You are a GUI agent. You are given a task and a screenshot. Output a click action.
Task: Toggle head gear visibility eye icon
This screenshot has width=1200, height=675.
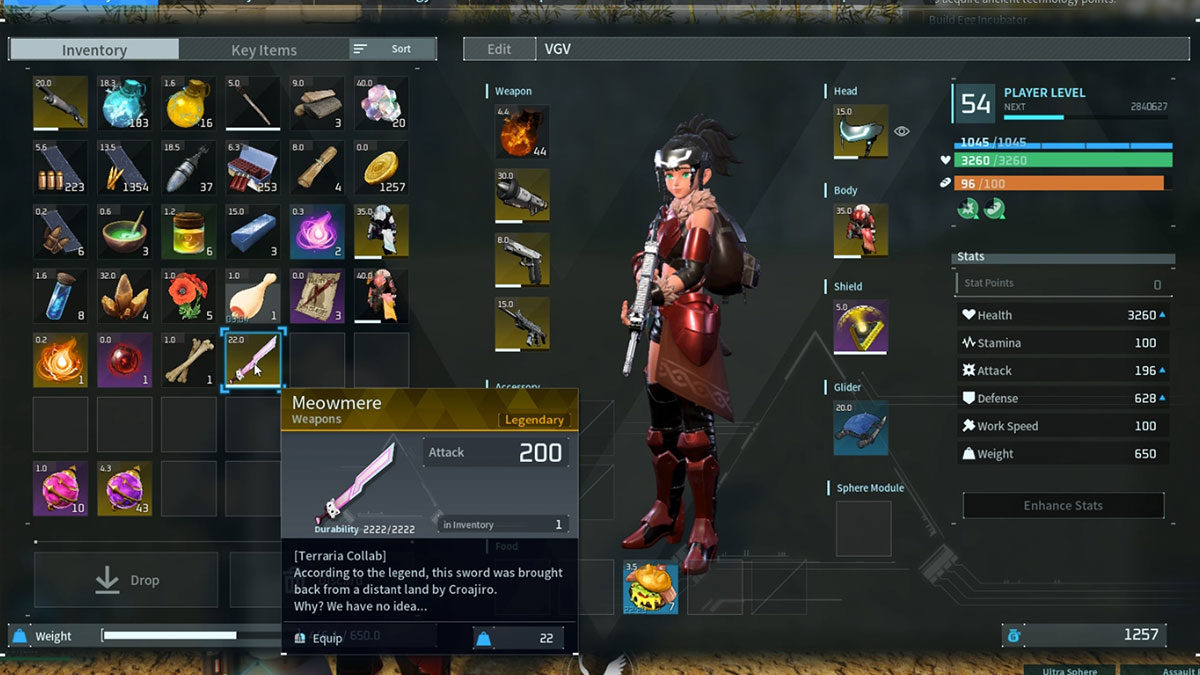click(902, 131)
